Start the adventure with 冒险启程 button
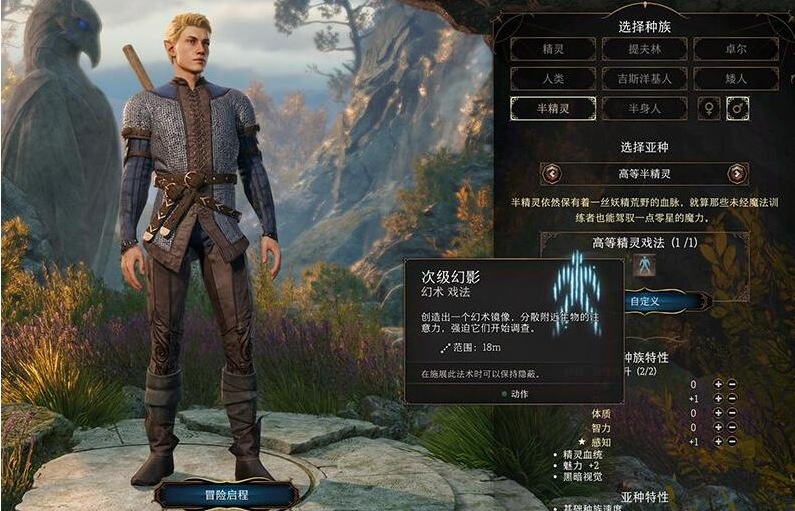The width and height of the screenshot is (795, 511). 226,494
